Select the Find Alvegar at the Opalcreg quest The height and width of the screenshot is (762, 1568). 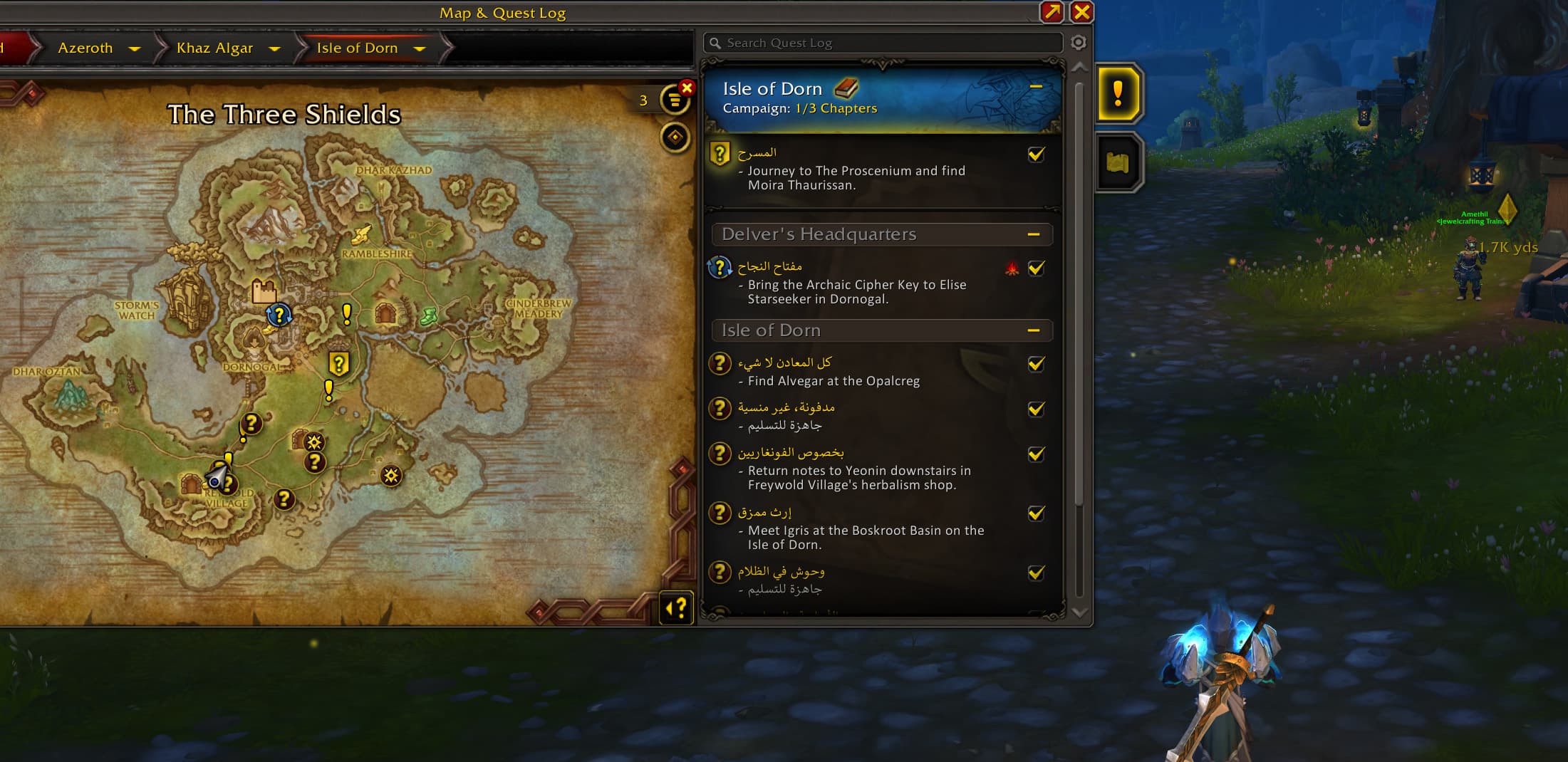click(834, 381)
